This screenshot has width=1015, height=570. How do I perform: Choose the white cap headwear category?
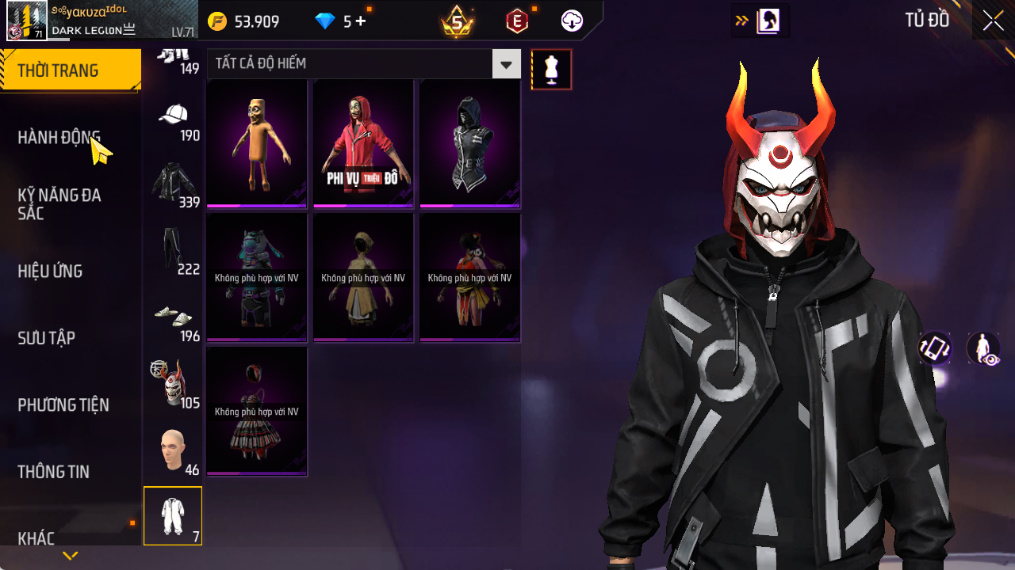(x=173, y=116)
